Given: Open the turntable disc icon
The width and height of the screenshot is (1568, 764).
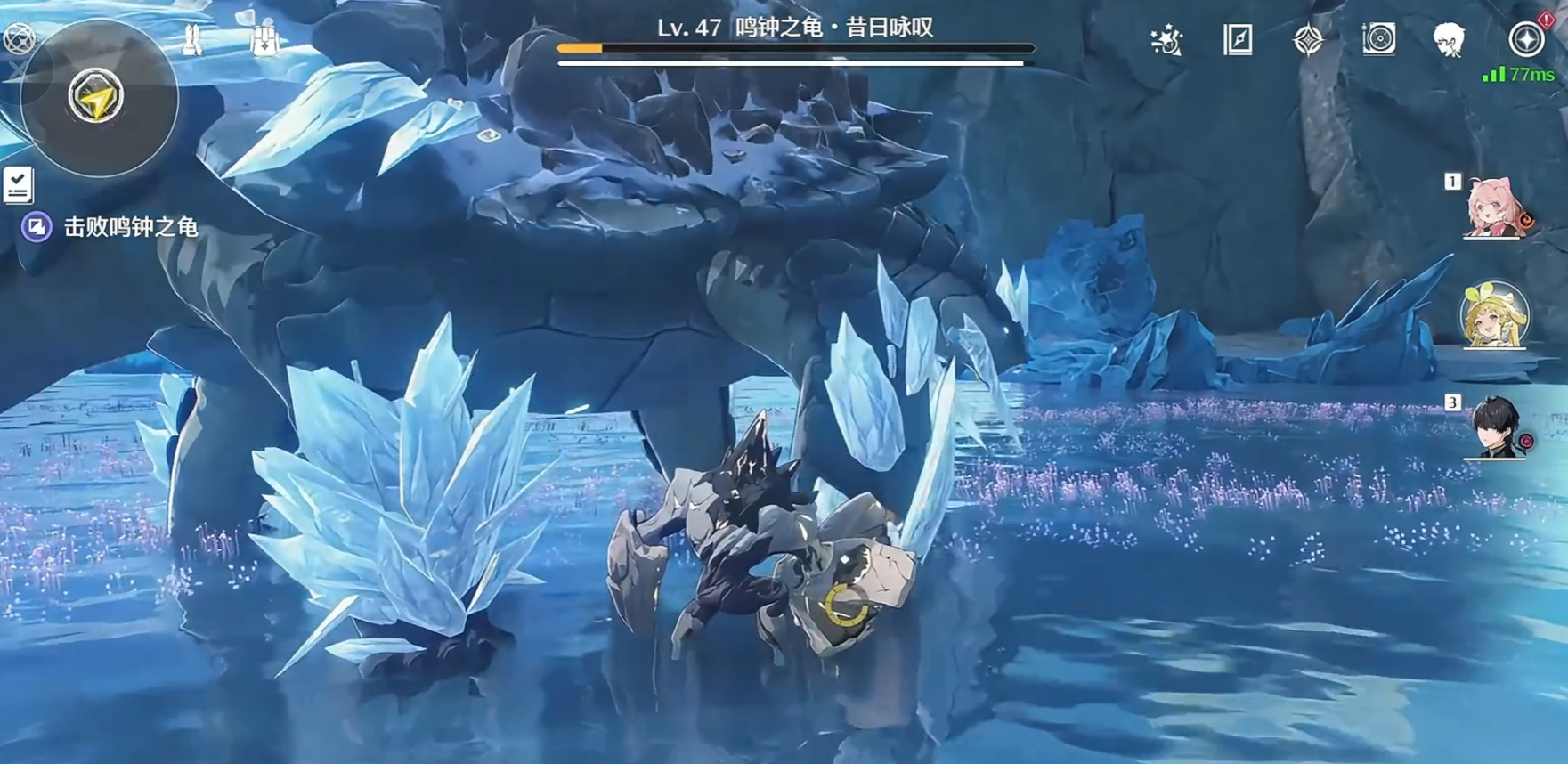Looking at the screenshot, I should tap(1378, 39).
